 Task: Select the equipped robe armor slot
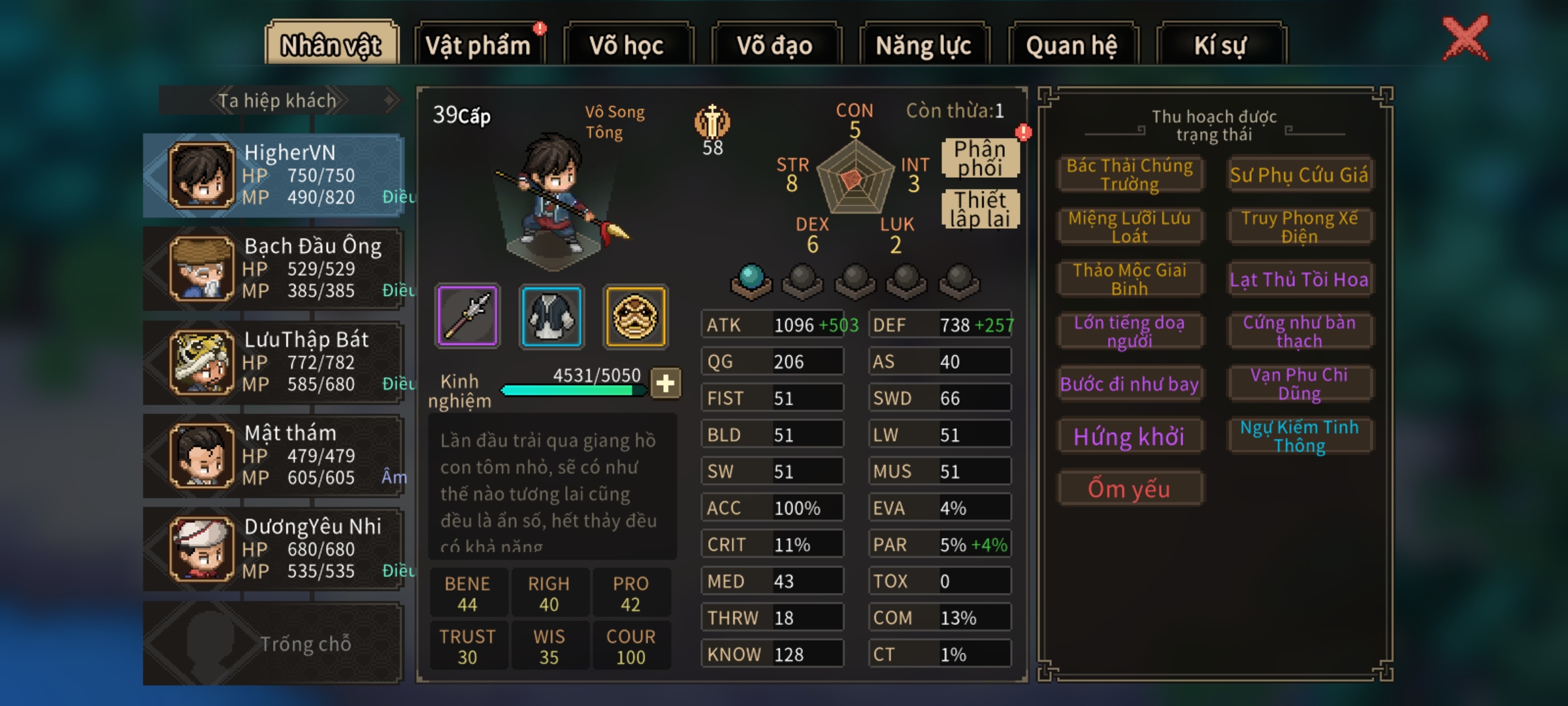(551, 316)
